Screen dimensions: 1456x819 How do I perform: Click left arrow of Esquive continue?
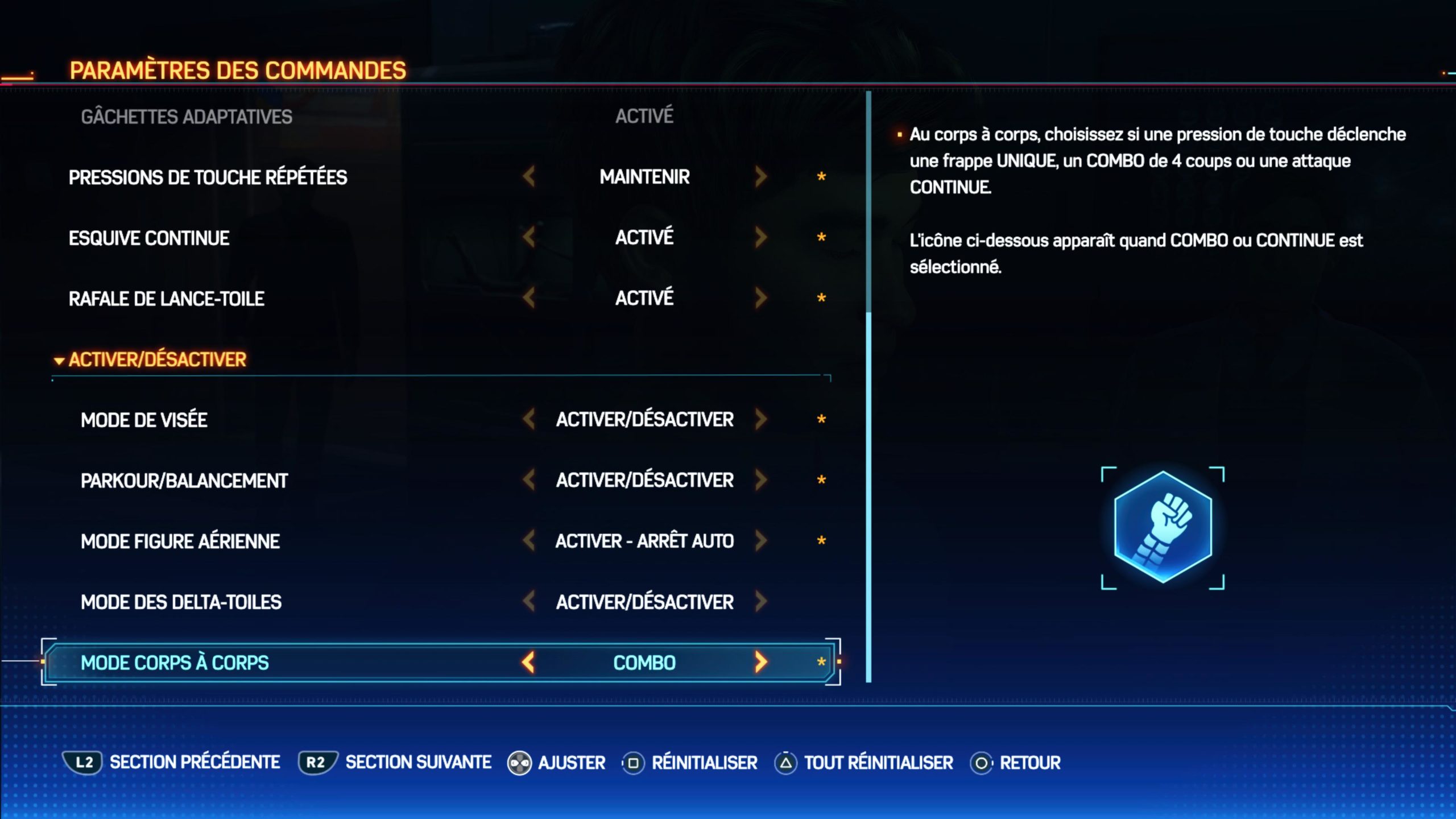click(x=529, y=237)
